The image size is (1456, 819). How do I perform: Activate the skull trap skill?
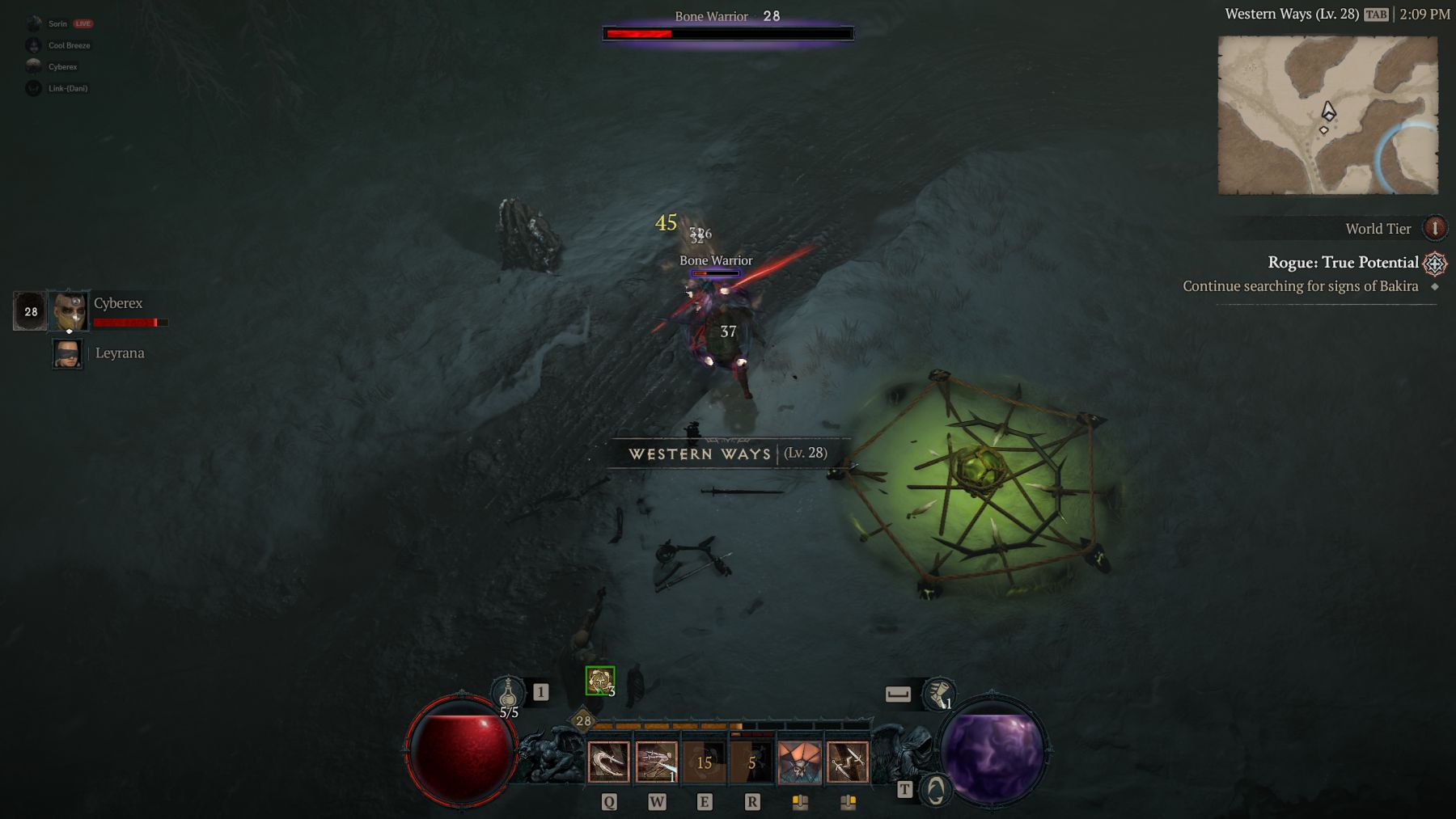click(799, 762)
